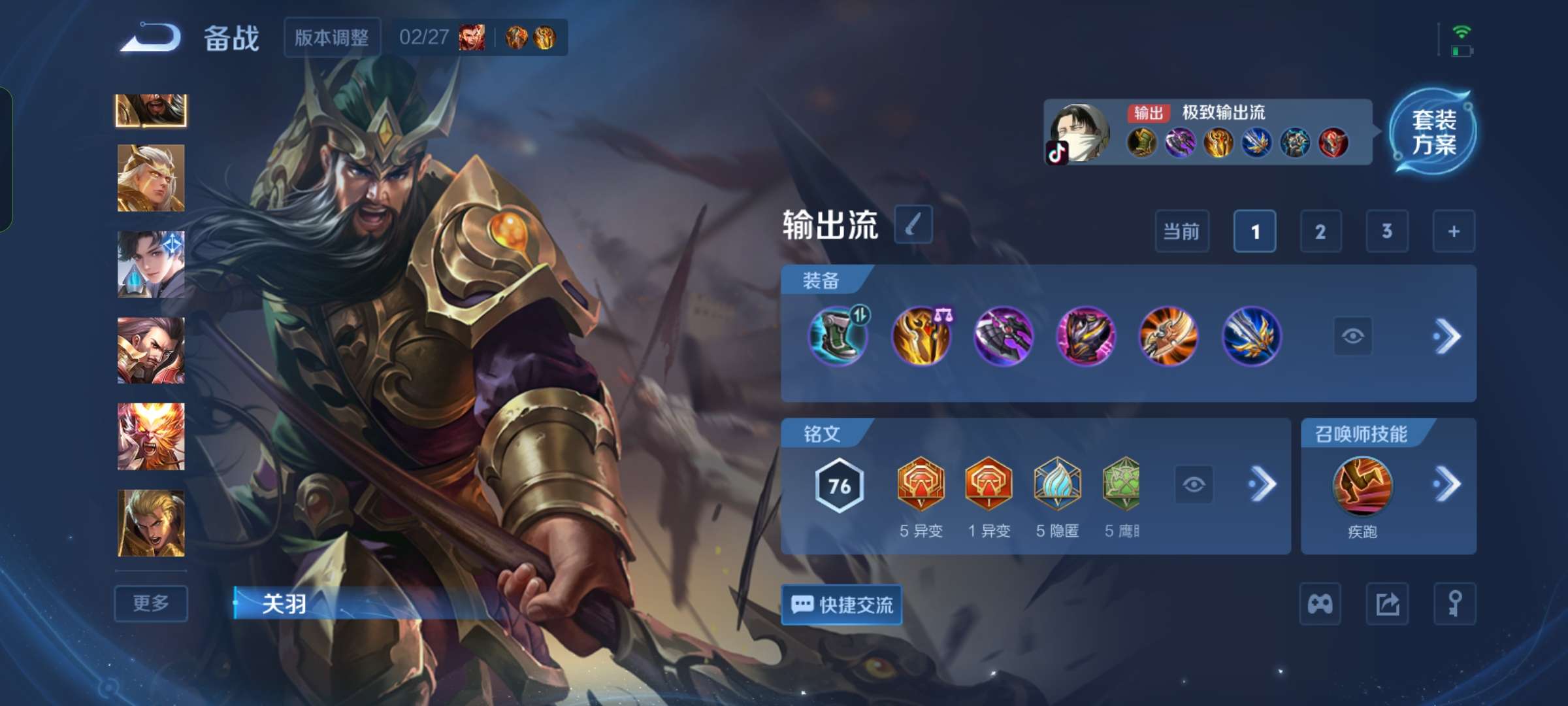The width and height of the screenshot is (1568, 706).
Task: Switch to build scheme tab 2
Action: [x=1321, y=231]
